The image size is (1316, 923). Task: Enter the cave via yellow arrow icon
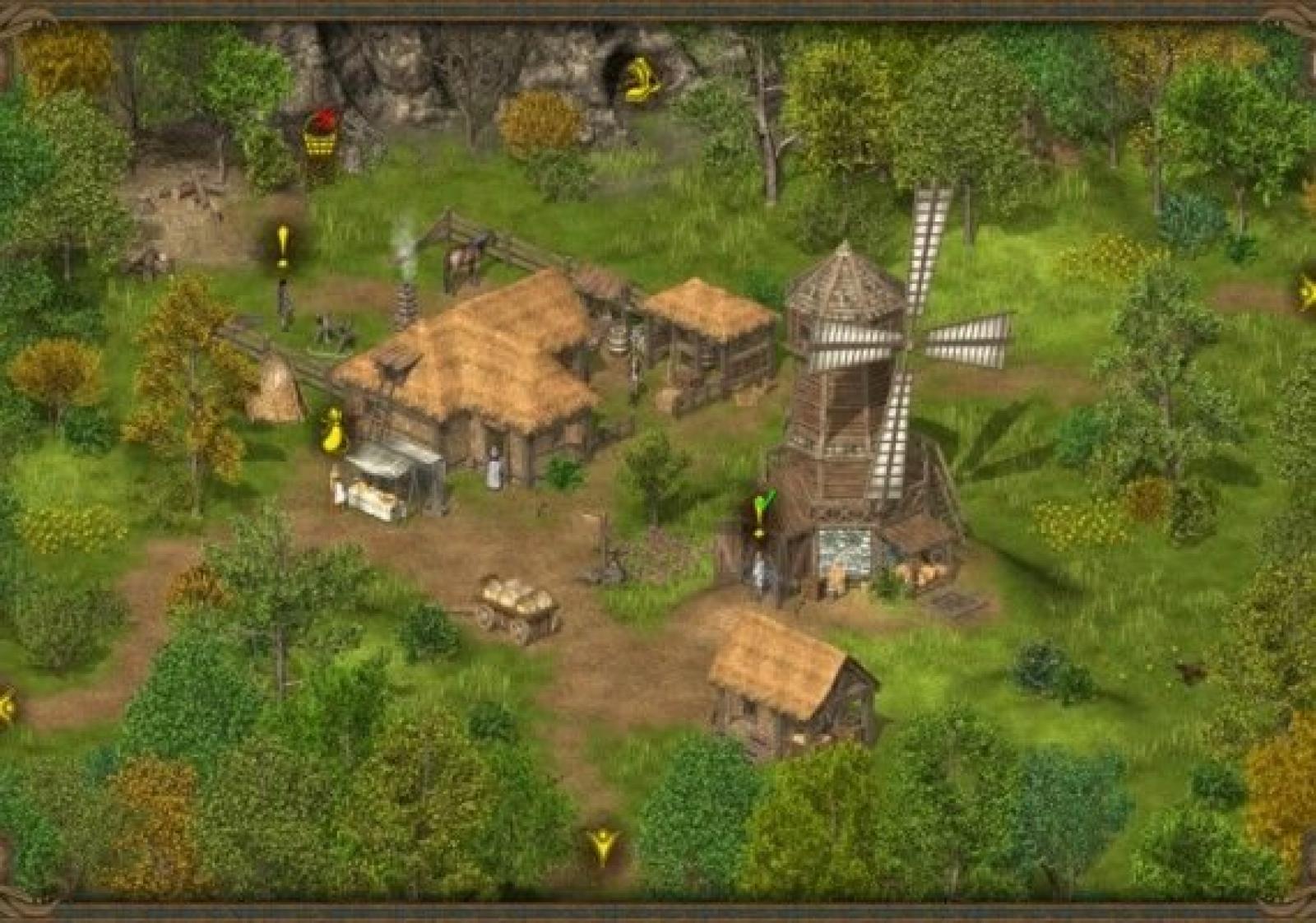(642, 79)
